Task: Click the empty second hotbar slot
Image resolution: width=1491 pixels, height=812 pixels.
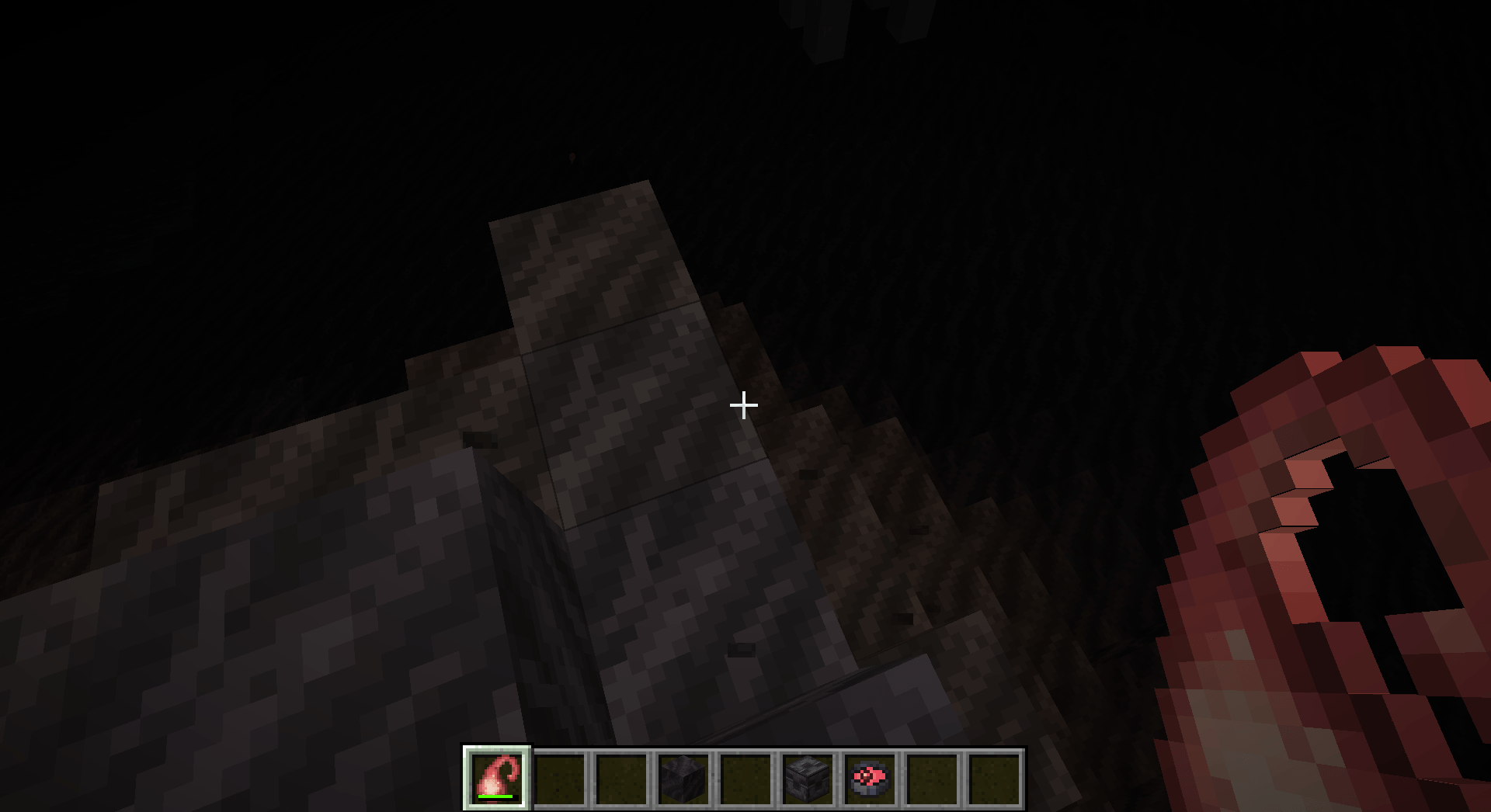Action: point(559,780)
